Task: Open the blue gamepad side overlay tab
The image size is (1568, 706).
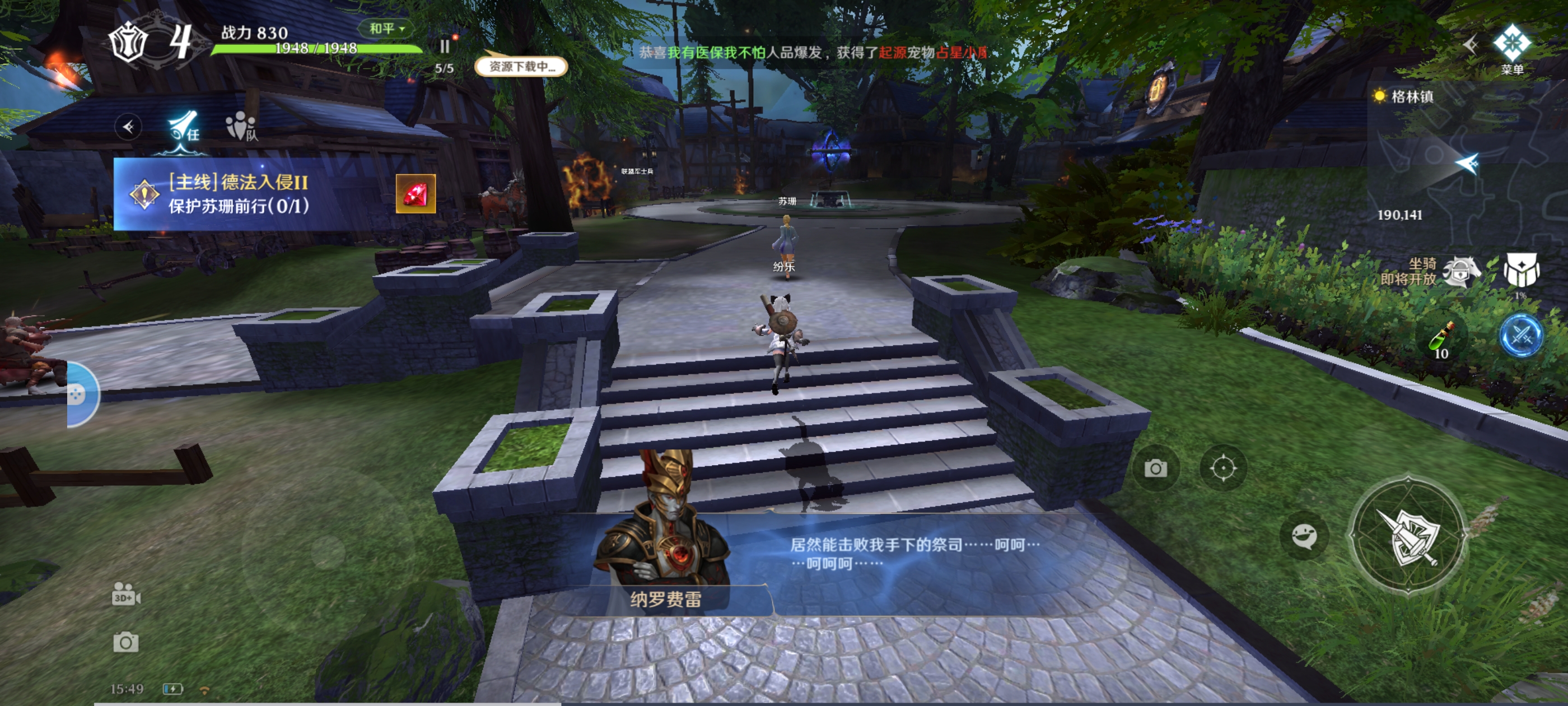Action: click(80, 394)
